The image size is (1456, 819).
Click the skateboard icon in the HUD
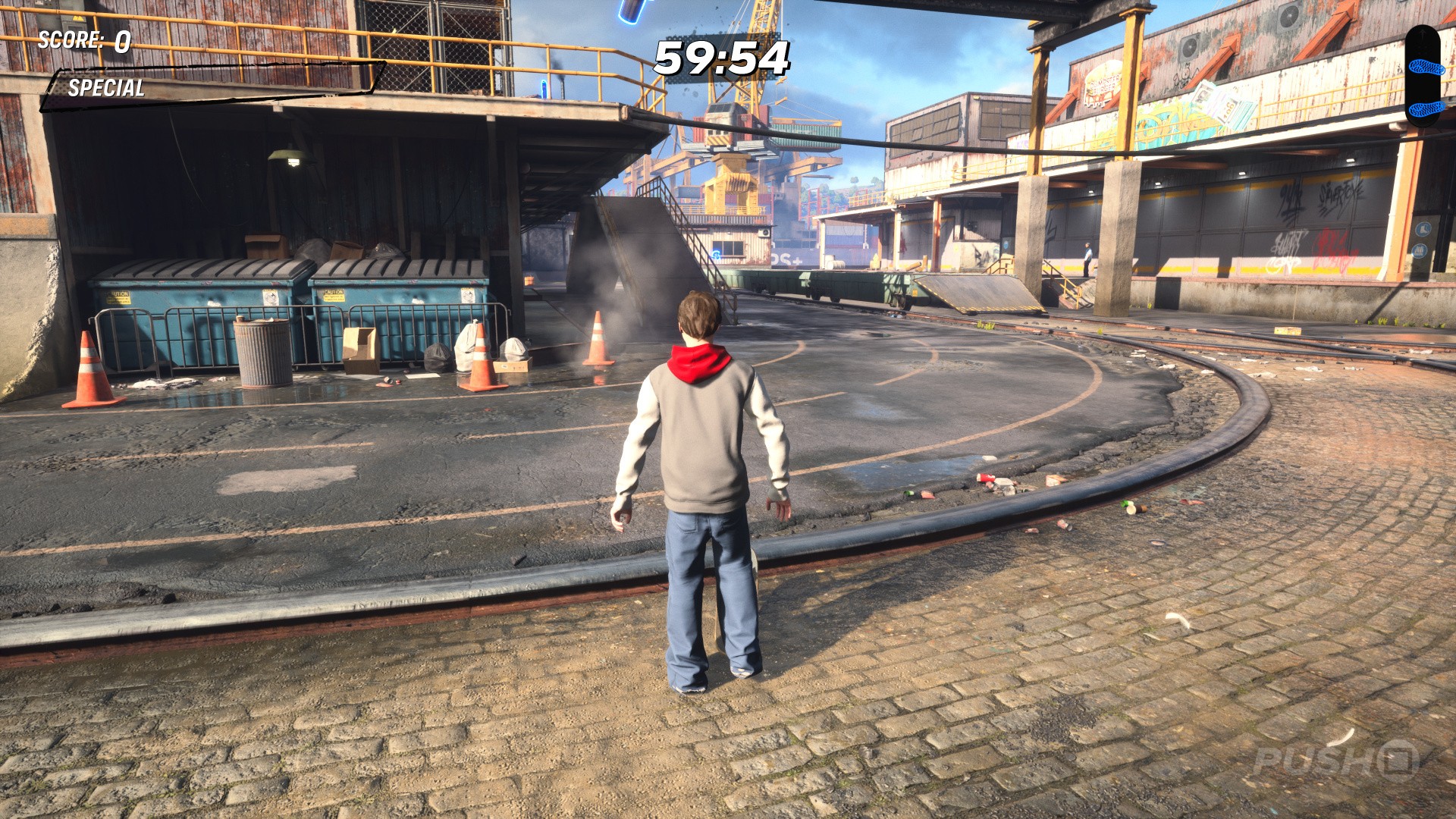click(x=1423, y=76)
